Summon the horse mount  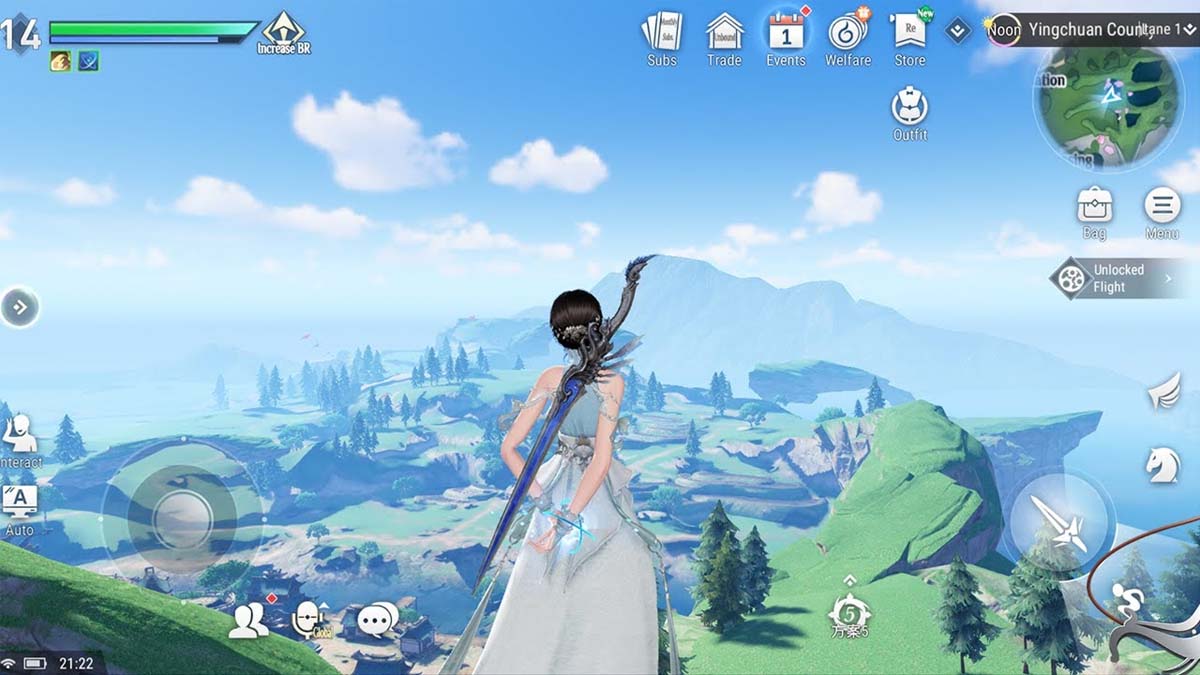[x=1163, y=465]
